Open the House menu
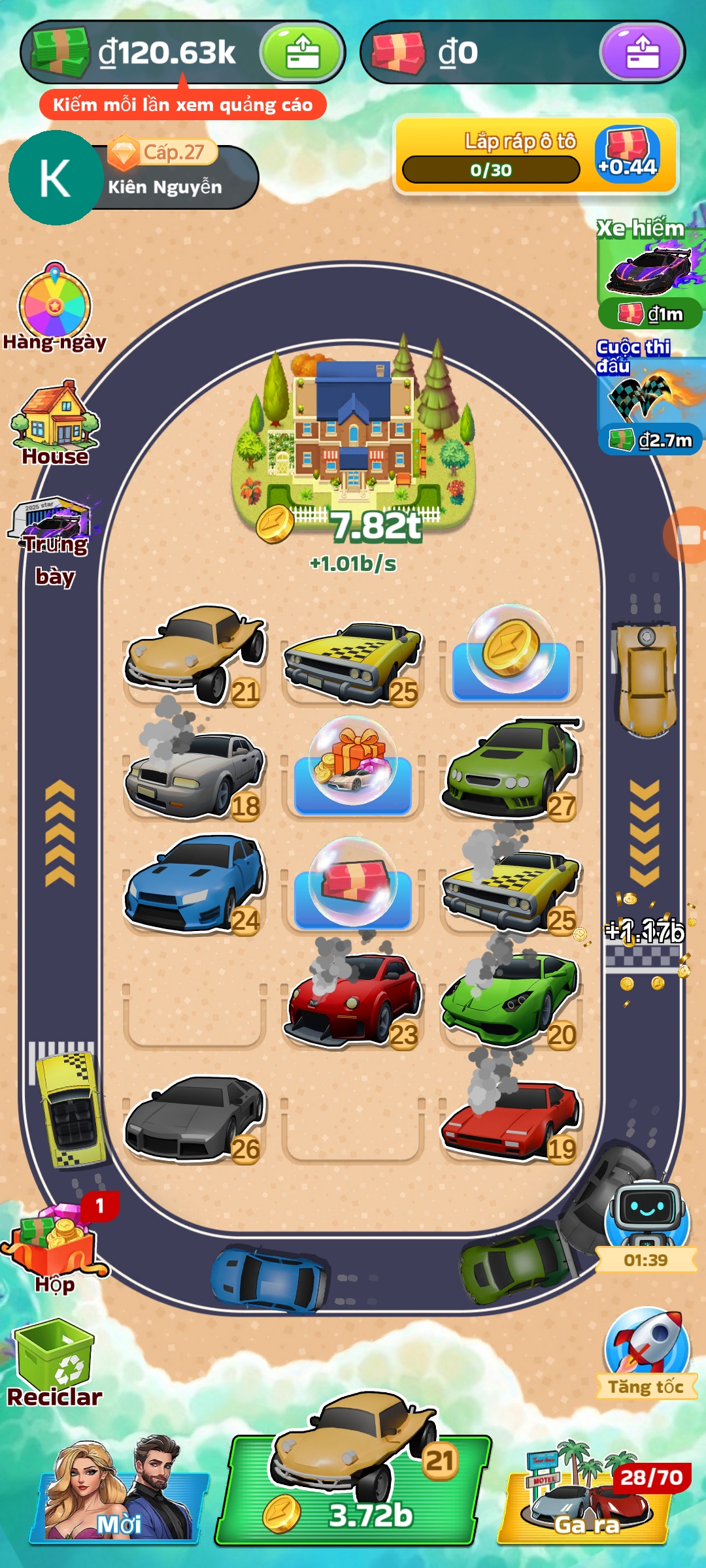 point(55,421)
